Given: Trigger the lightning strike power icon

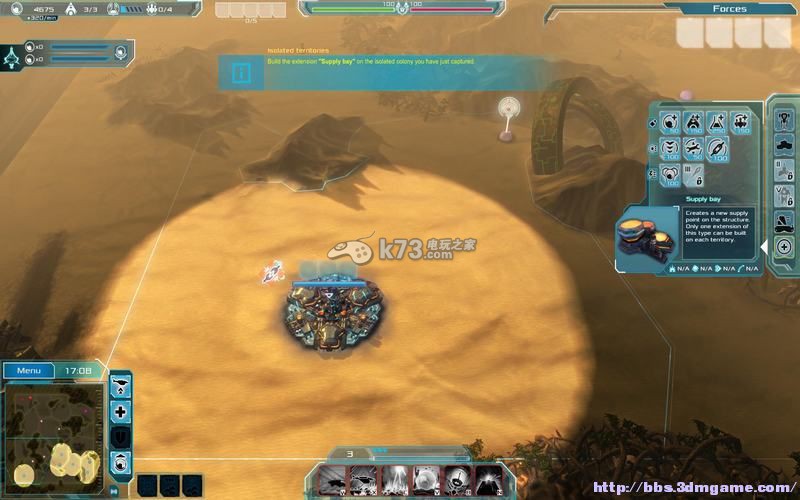Looking at the screenshot, I should tap(395, 480).
